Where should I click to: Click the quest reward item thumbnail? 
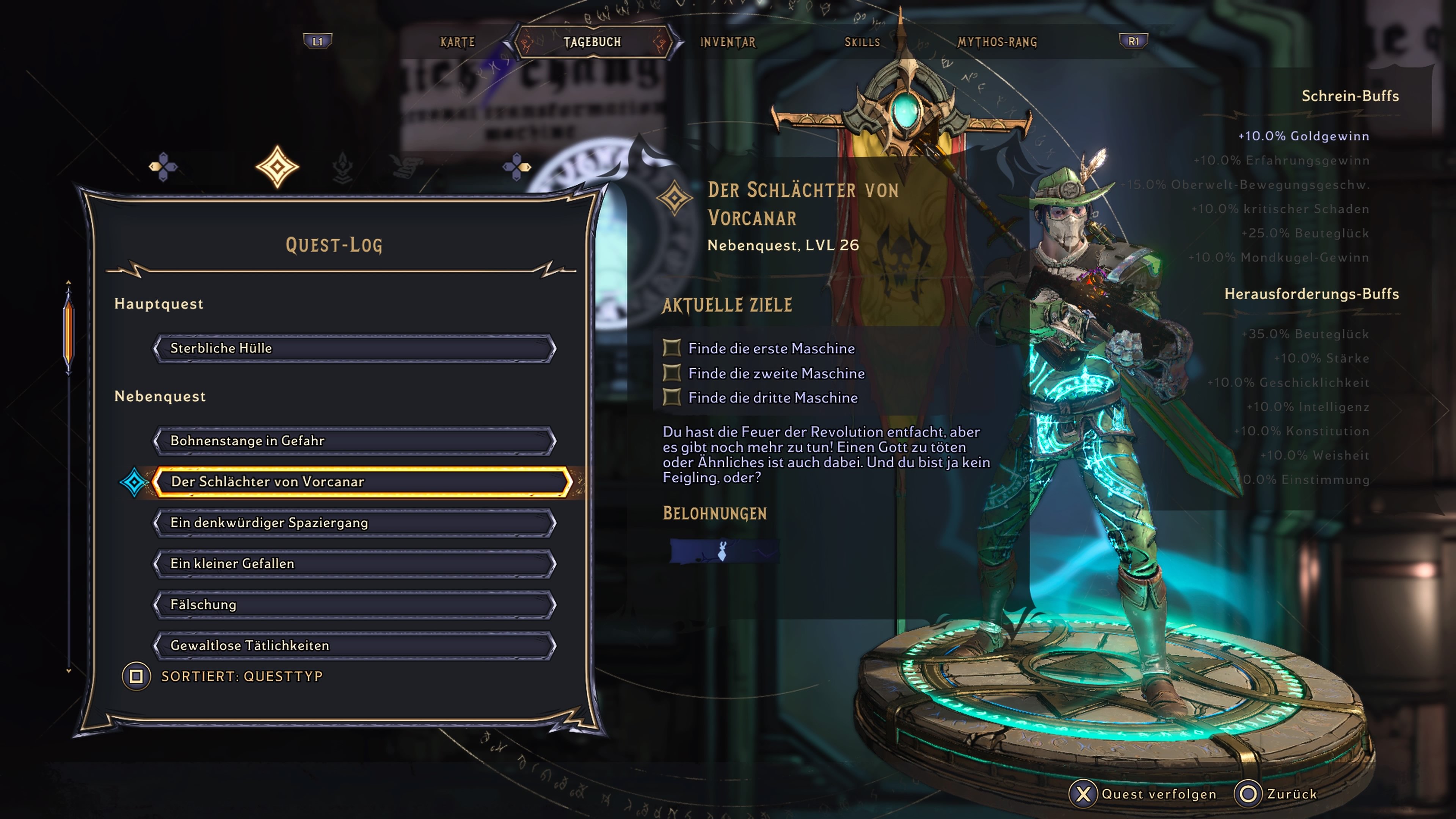[723, 551]
